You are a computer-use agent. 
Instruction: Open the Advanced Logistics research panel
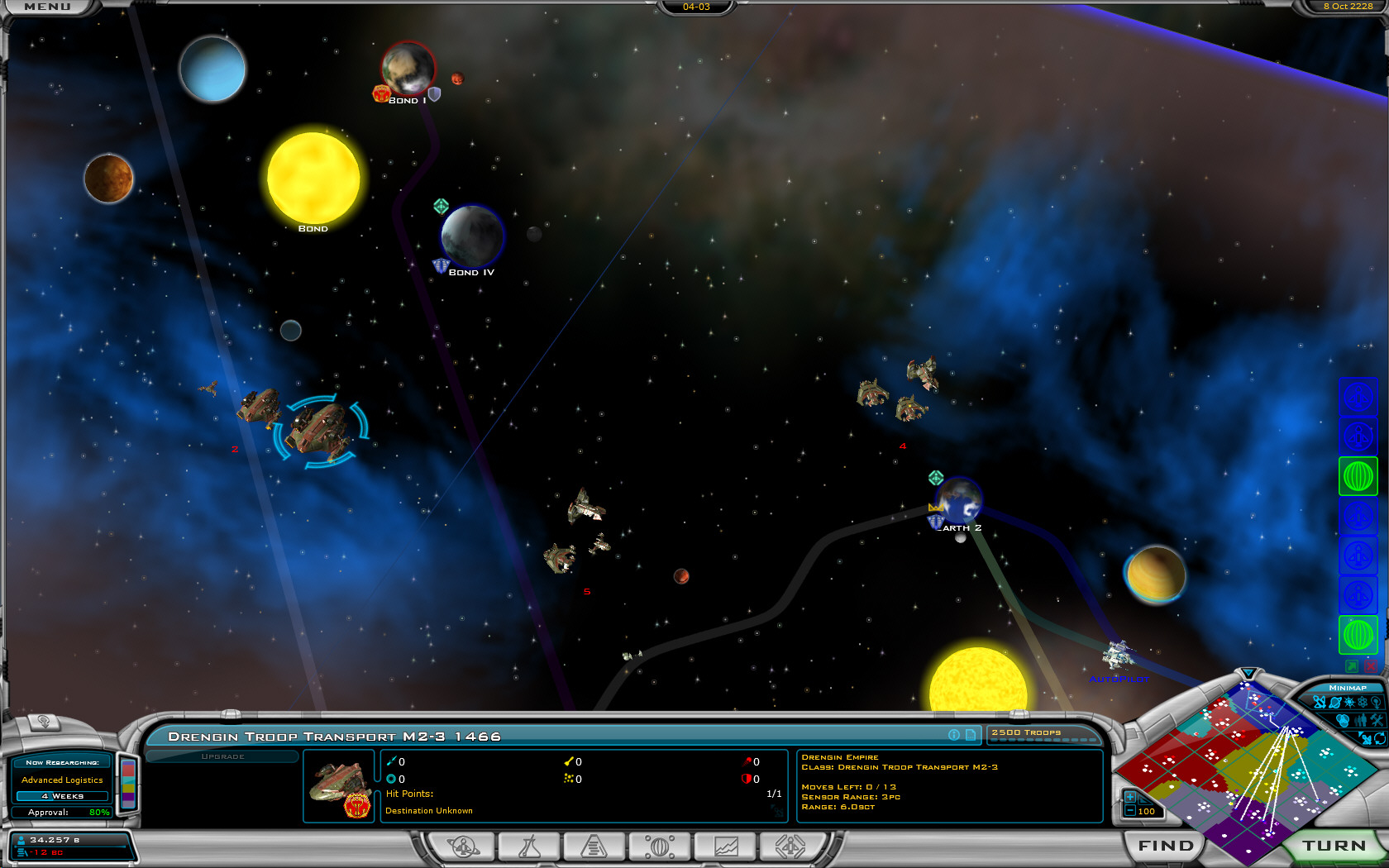62,780
